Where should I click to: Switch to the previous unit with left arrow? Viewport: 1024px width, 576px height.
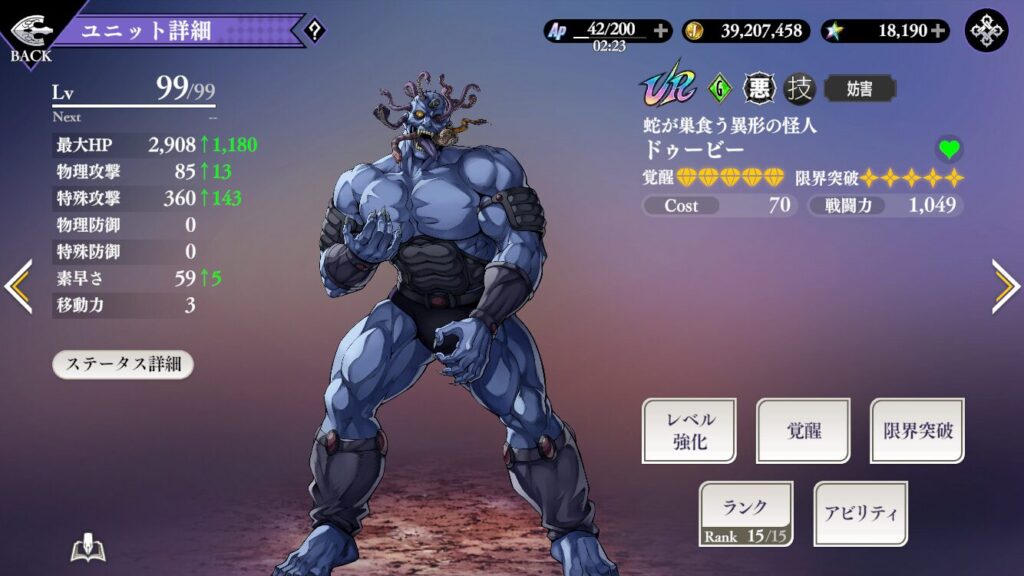18,286
